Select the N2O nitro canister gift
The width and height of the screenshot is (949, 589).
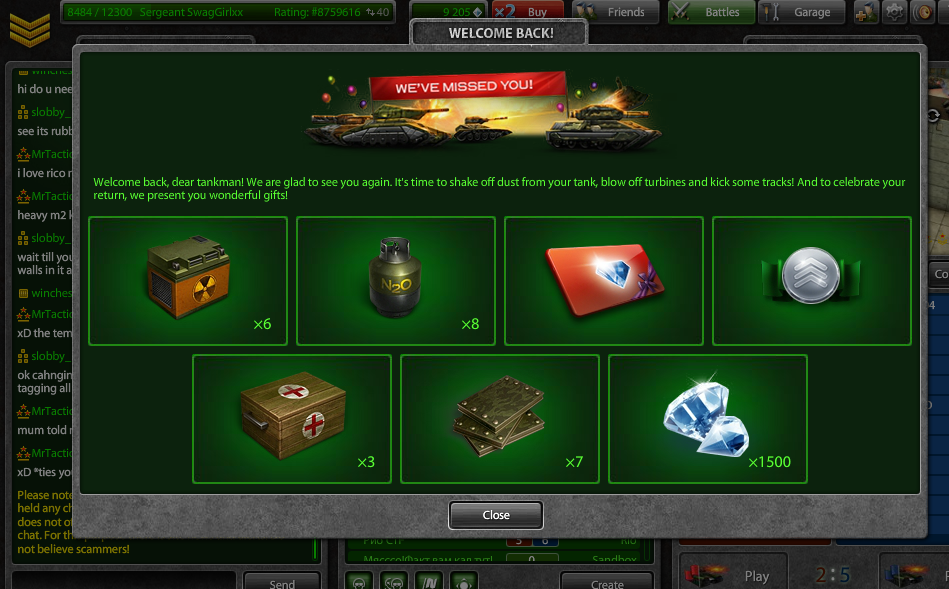click(x=396, y=281)
